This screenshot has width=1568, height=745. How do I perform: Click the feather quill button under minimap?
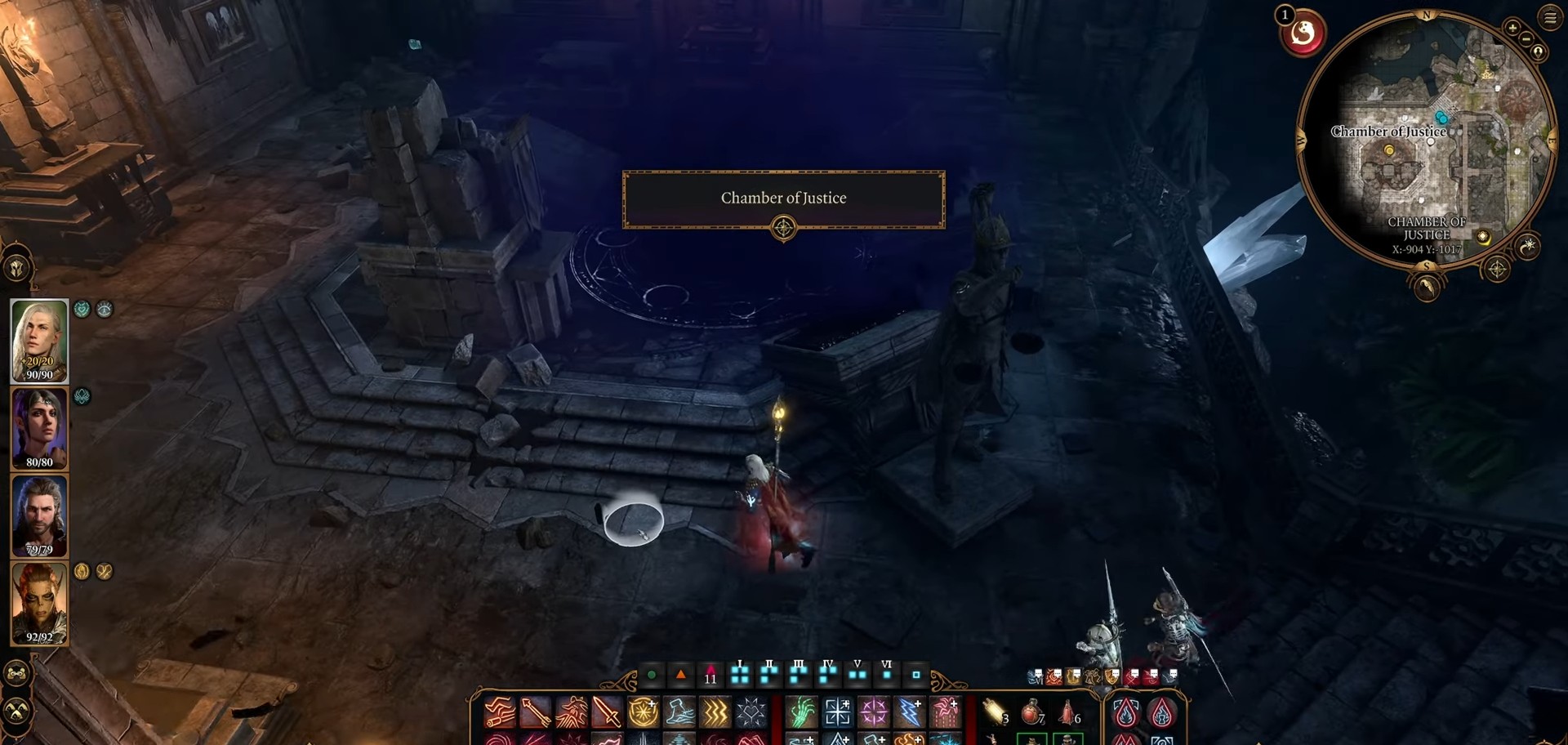[x=1427, y=288]
